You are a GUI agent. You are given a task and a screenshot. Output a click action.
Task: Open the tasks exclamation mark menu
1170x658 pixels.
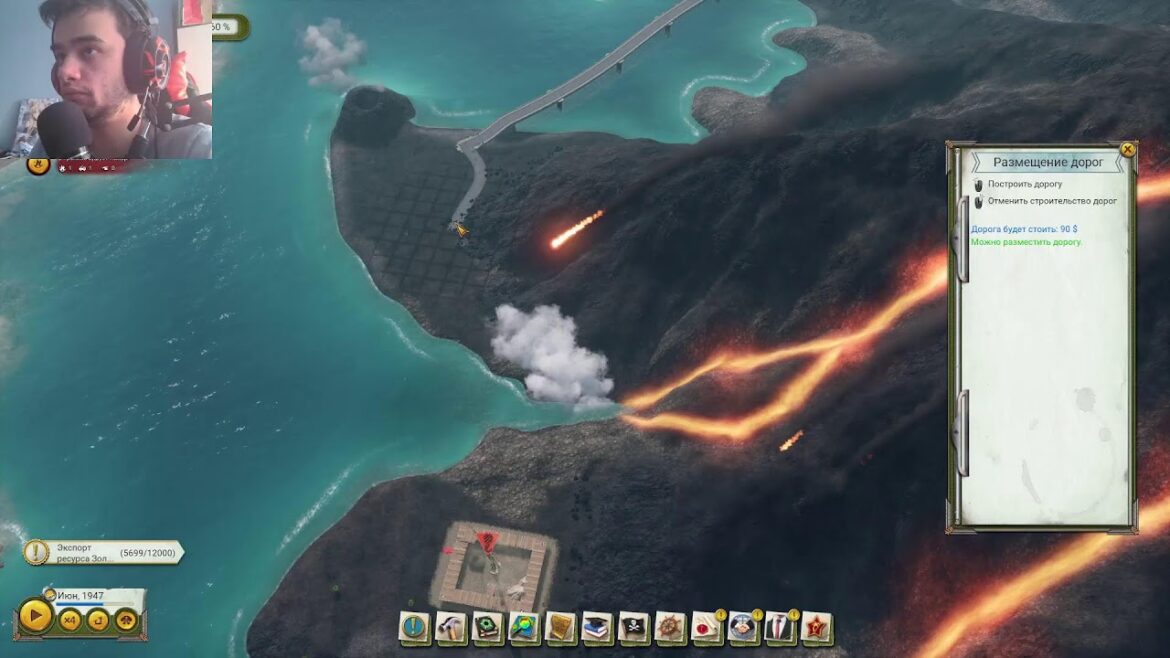(414, 628)
